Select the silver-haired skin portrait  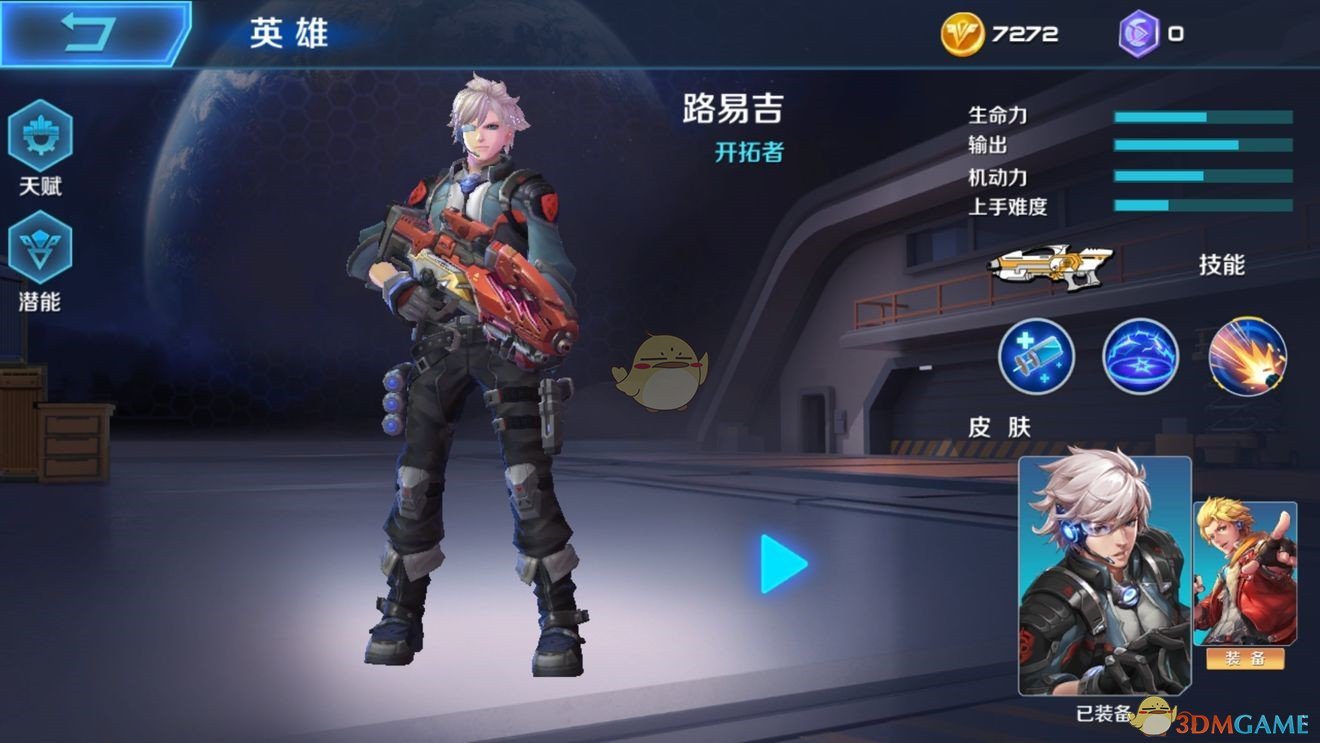(x=1105, y=574)
